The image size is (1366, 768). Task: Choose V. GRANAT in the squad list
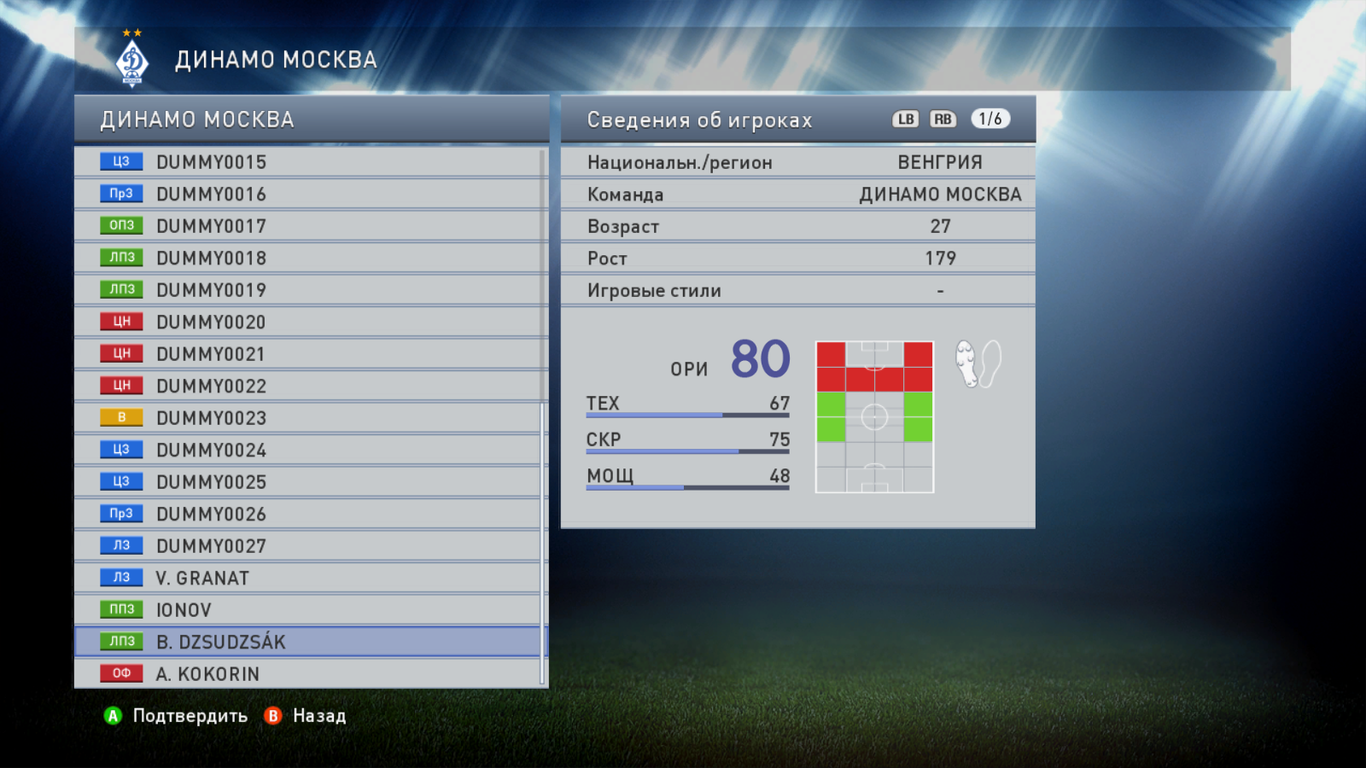pos(310,578)
